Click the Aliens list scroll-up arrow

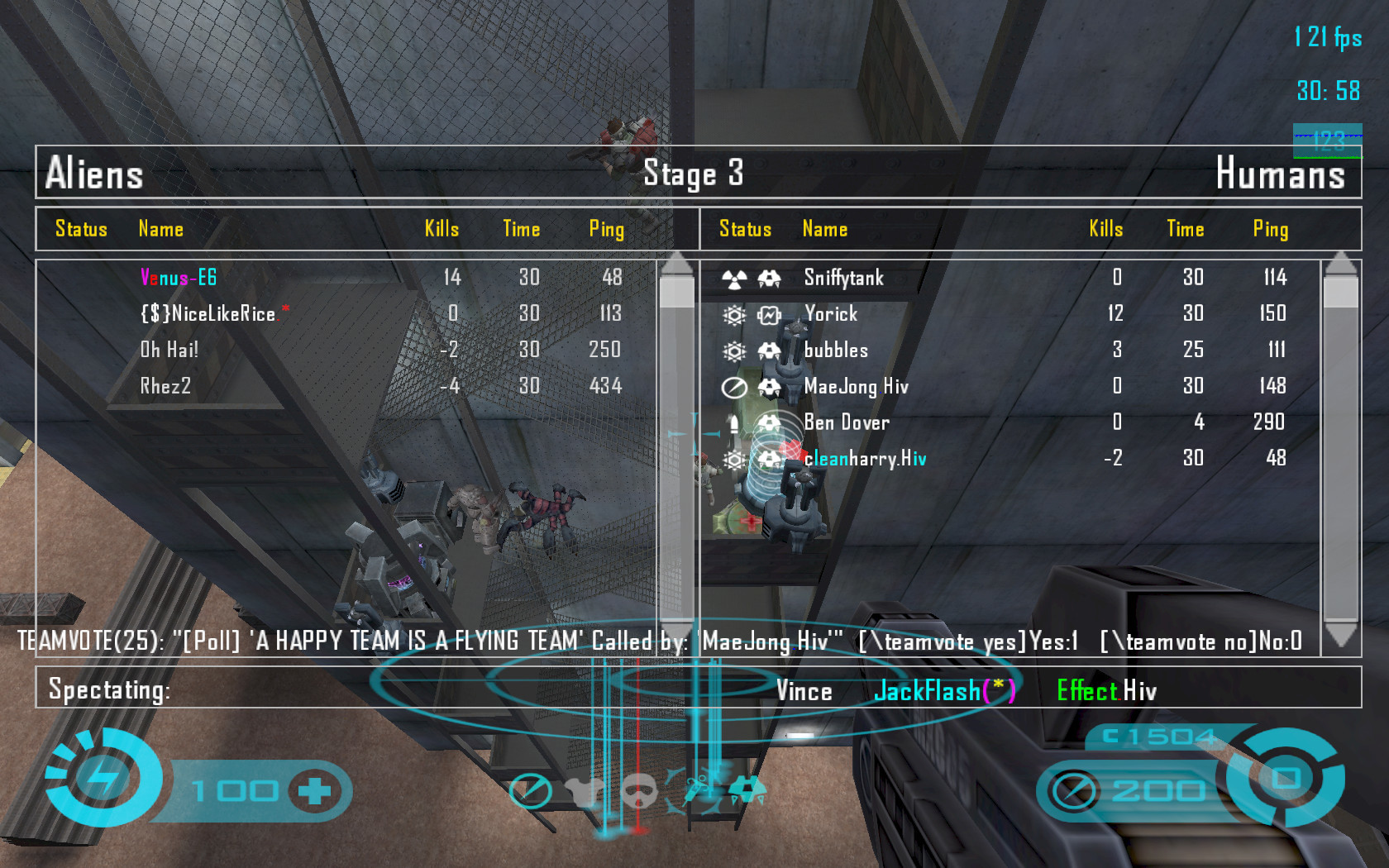677,264
